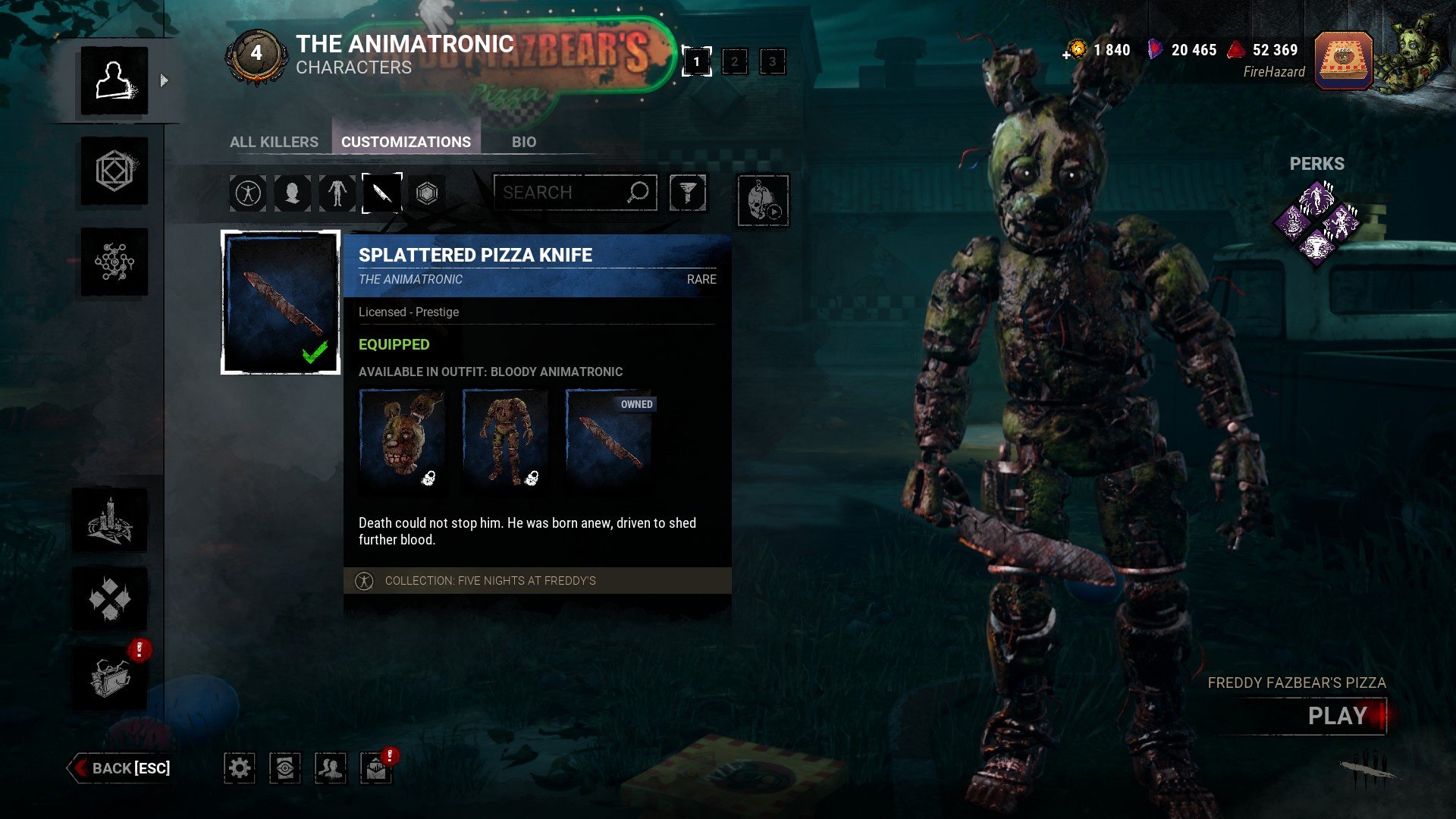
Task: Go back with the Back button
Action: pyautogui.click(x=121, y=768)
